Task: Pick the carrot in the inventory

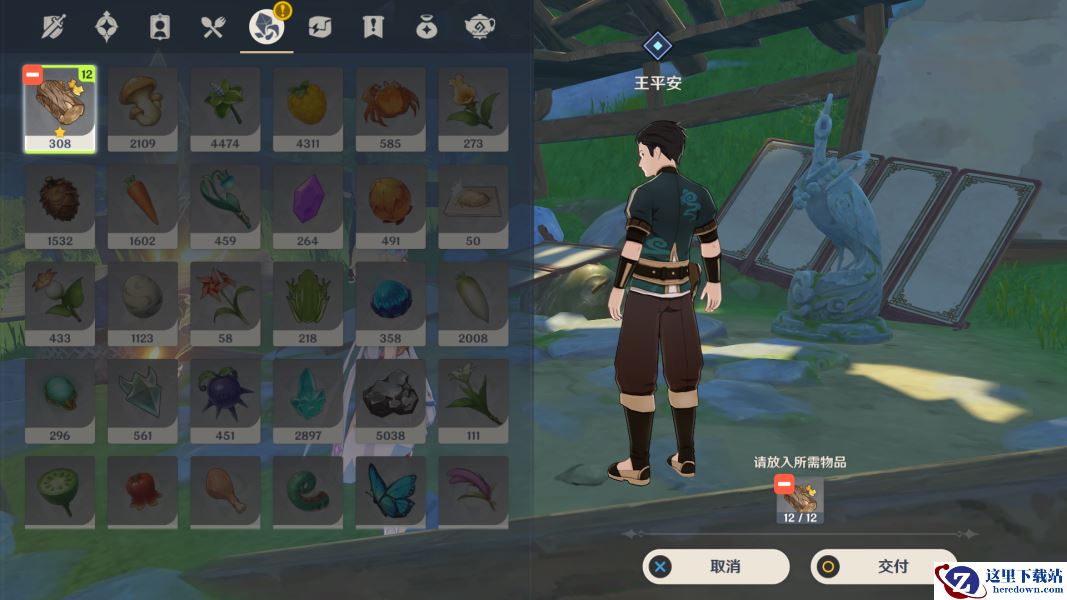Action: click(142, 205)
